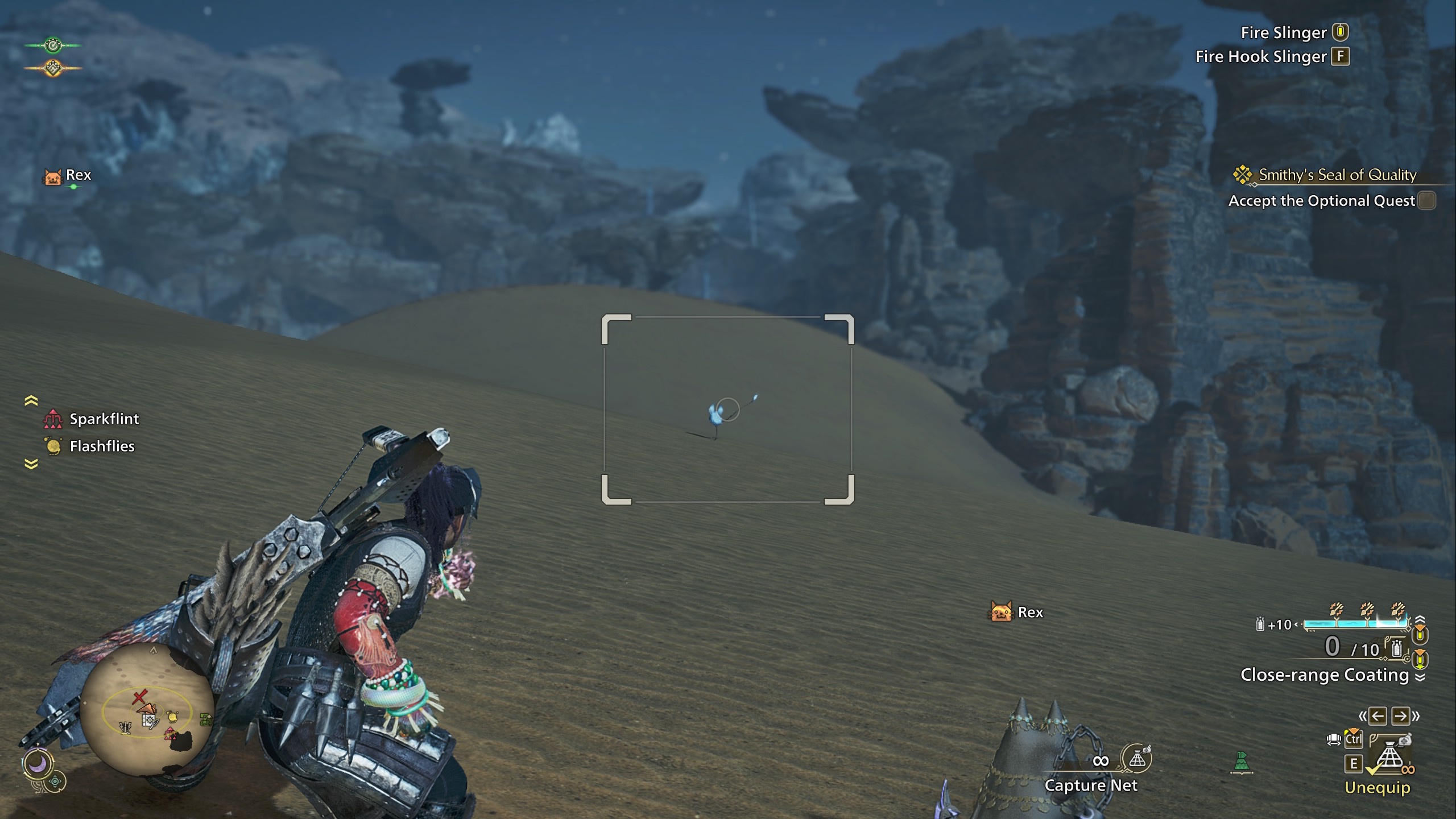This screenshot has height=819, width=1456.
Task: Choose the Close-range Coating bottle icon
Action: coord(1396,649)
